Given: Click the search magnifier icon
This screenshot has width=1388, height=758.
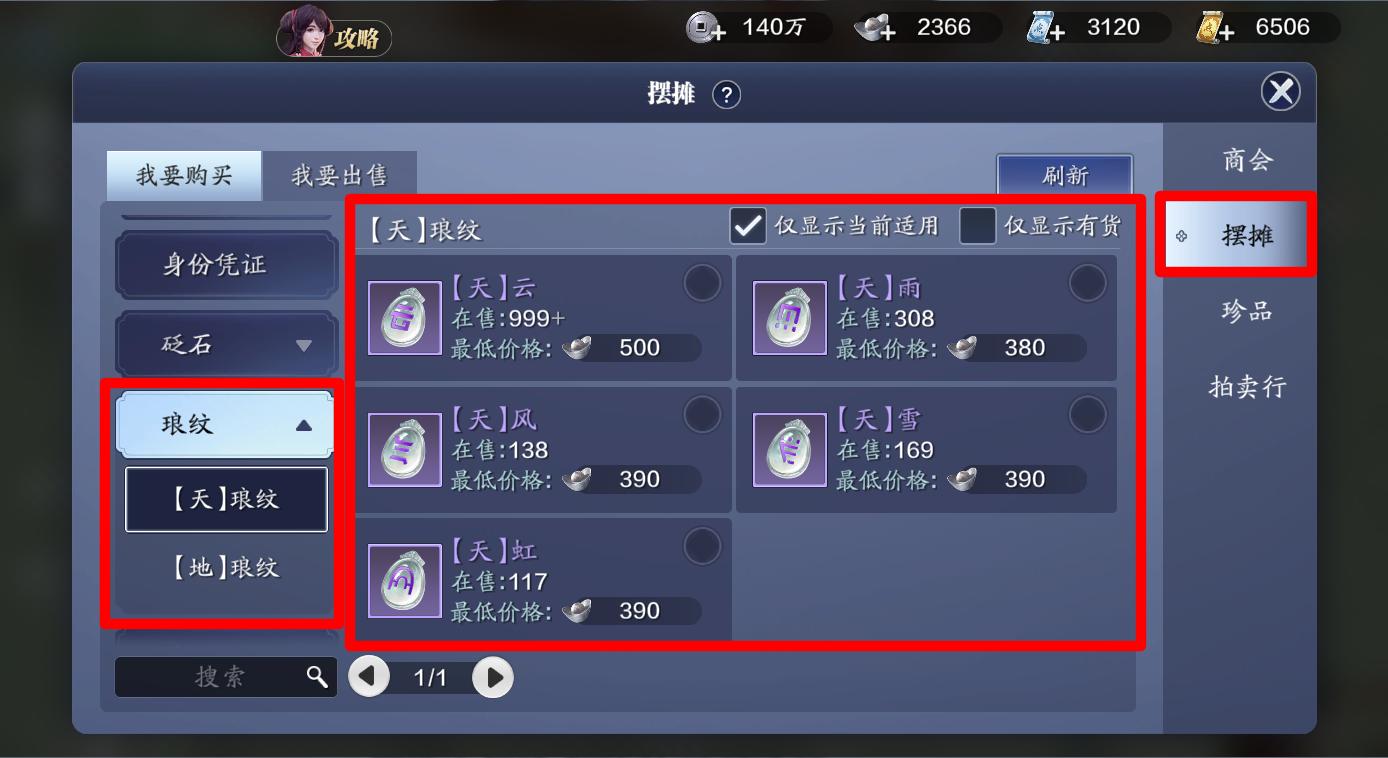Looking at the screenshot, I should pyautogui.click(x=318, y=677).
